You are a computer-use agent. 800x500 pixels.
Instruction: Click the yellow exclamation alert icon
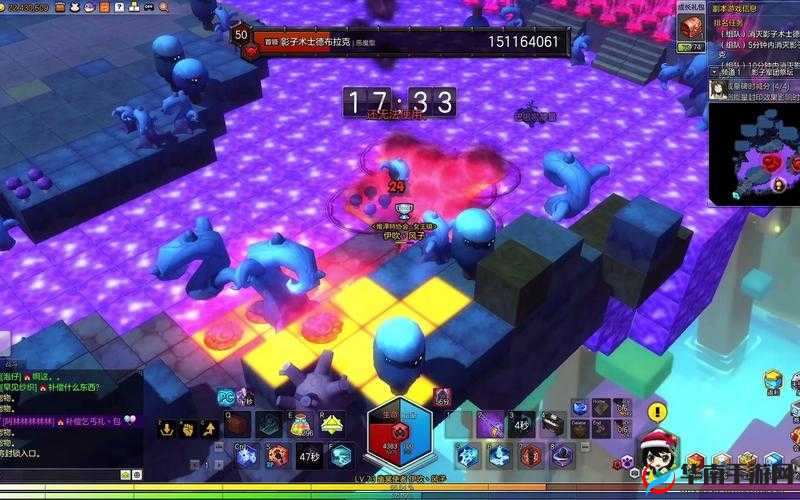point(656,411)
